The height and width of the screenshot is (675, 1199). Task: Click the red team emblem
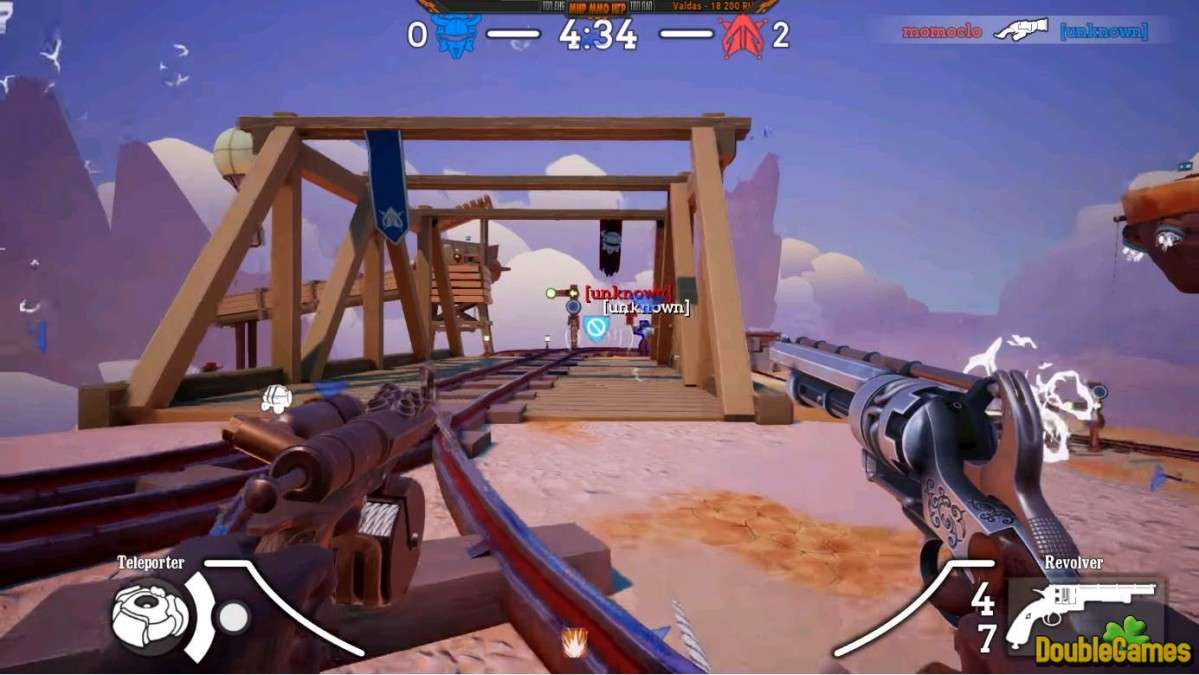tap(742, 36)
